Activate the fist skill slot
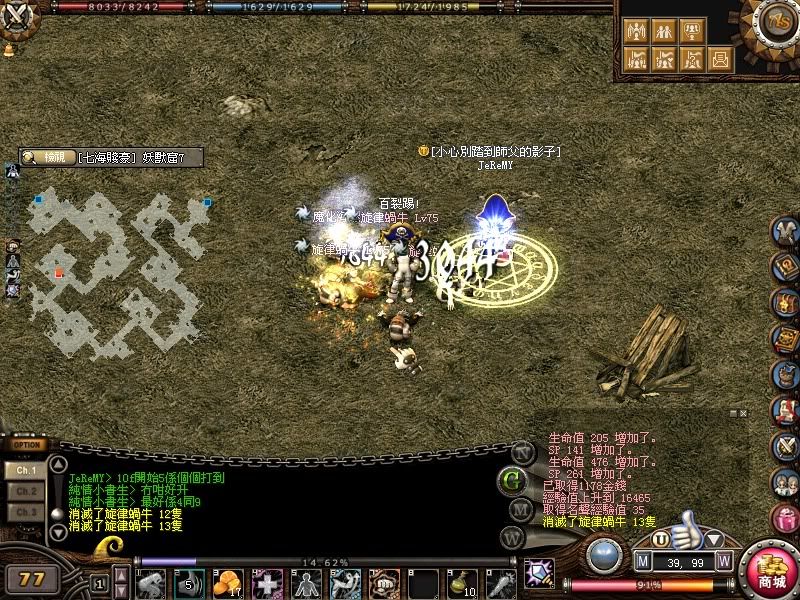Screen dimensions: 800x600 pyautogui.click(x=384, y=582)
